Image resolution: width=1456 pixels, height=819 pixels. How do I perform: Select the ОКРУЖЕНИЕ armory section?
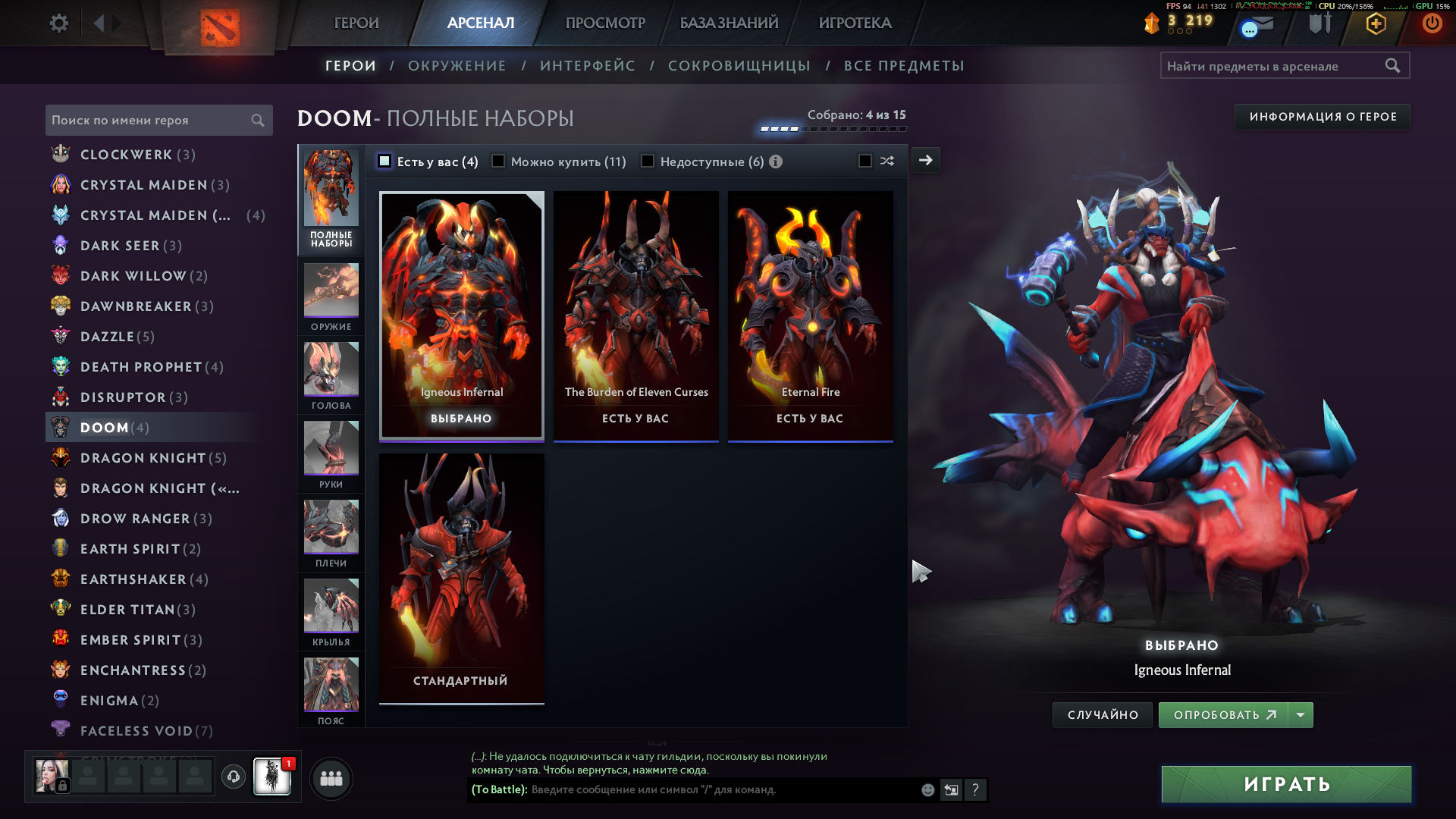(457, 66)
